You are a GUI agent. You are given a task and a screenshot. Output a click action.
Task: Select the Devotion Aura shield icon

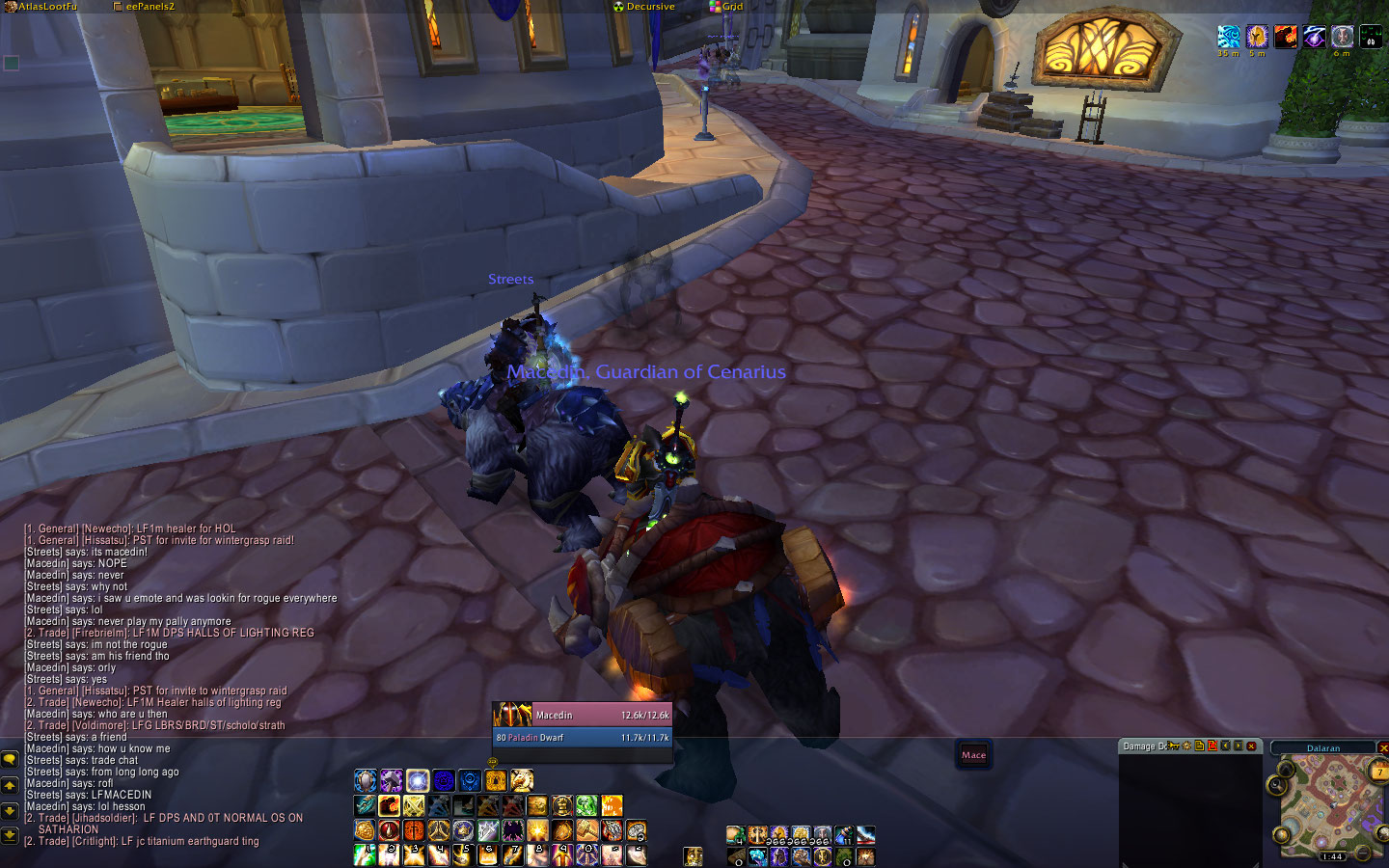pos(366,780)
